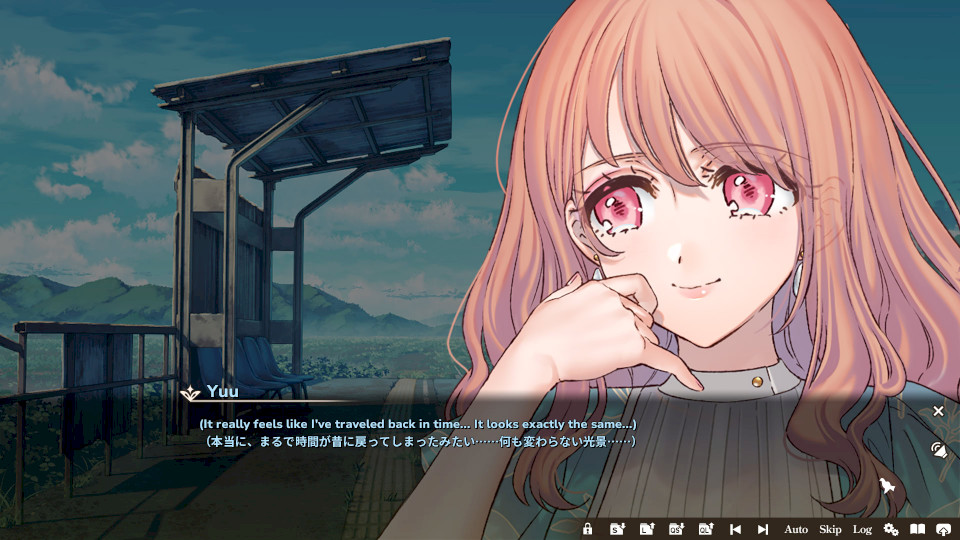Open the Load menu (L icon)

coord(647,529)
